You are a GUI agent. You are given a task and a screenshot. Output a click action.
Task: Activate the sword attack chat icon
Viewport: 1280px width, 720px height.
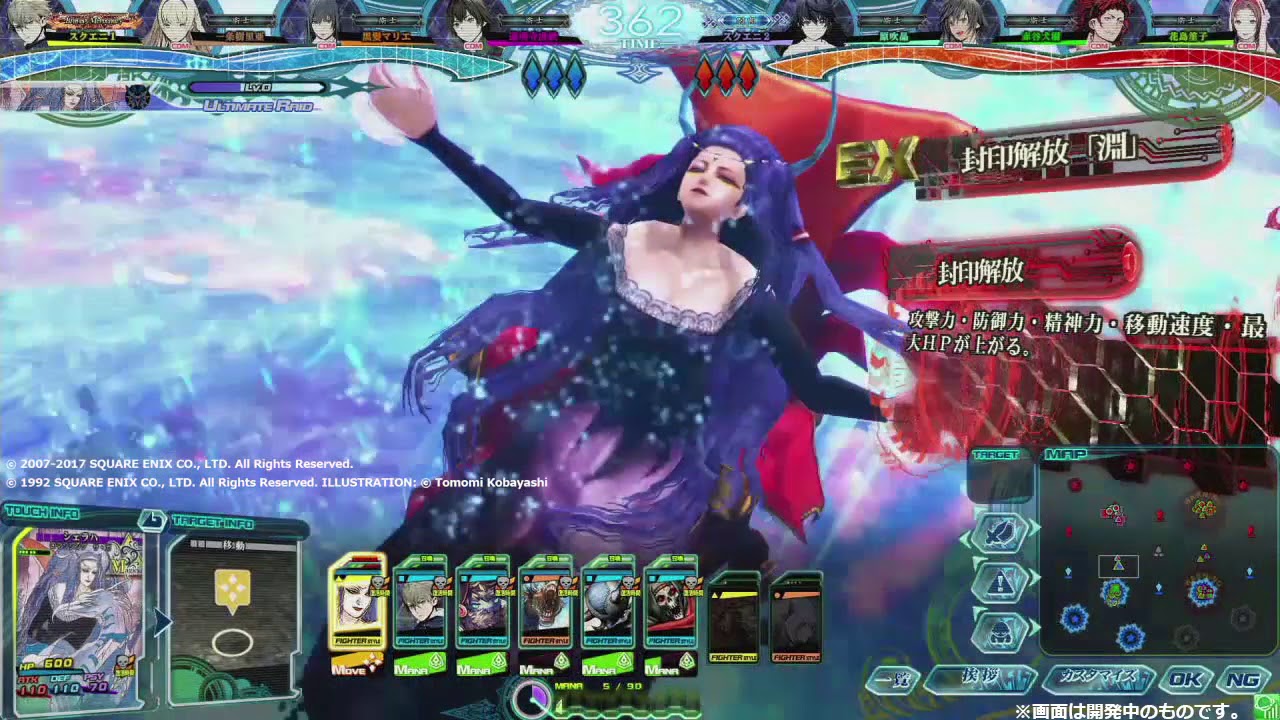pos(1000,532)
